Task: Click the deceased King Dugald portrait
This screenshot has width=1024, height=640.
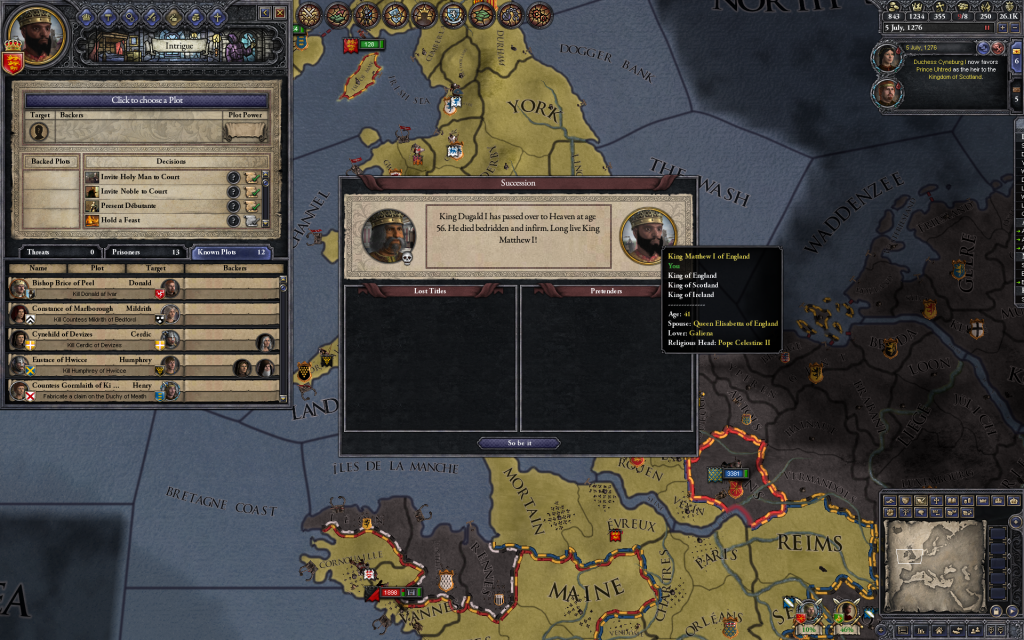Action: pyautogui.click(x=387, y=236)
